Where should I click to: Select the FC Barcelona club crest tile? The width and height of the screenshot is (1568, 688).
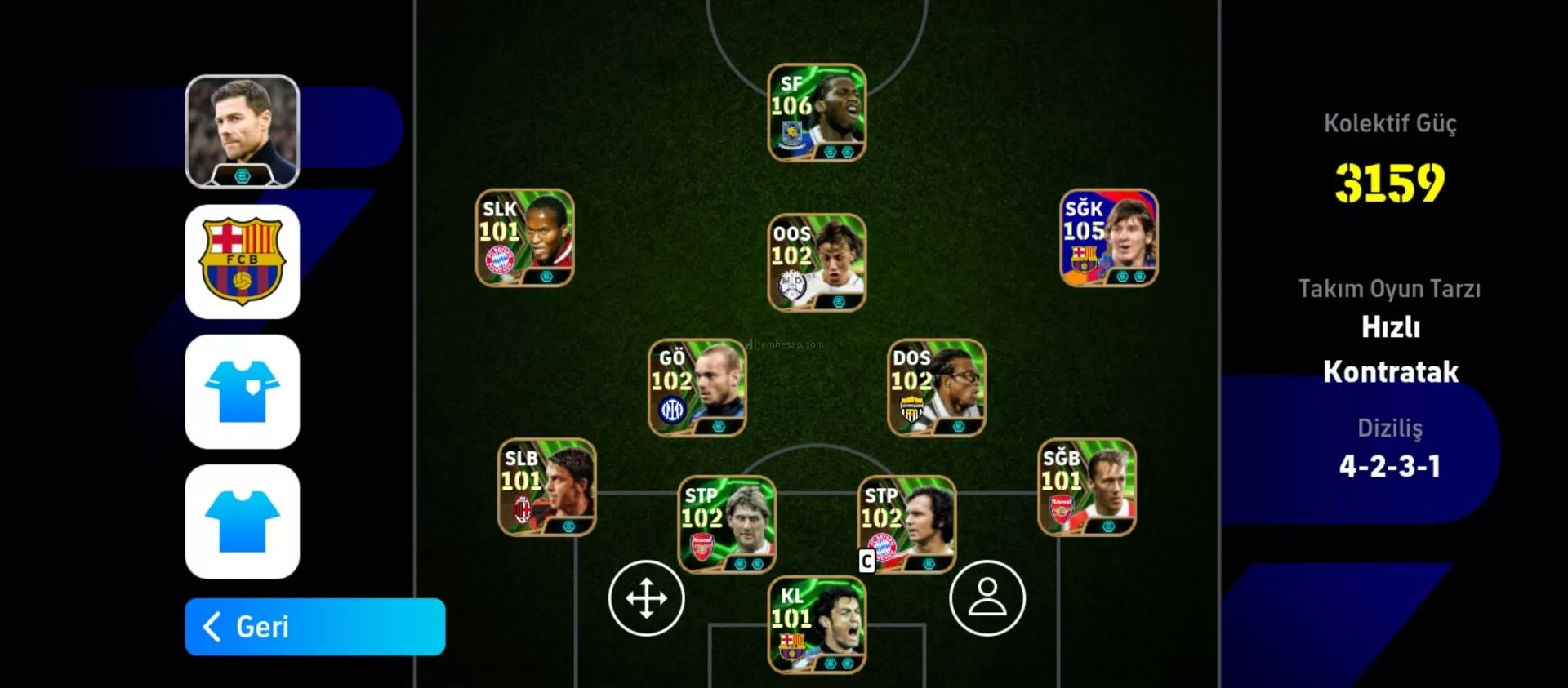pyautogui.click(x=243, y=261)
